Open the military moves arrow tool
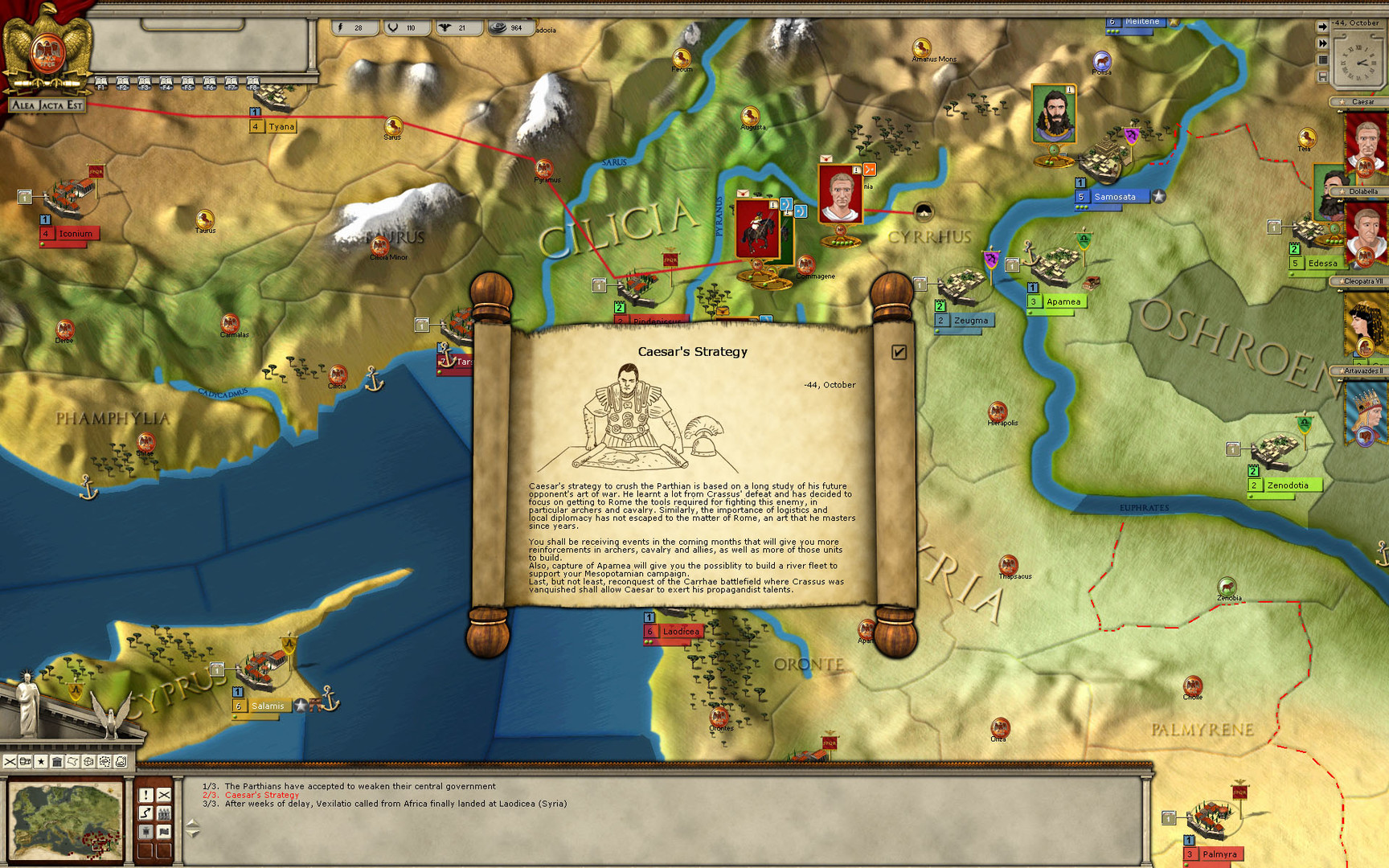Screen dimensions: 1389x868 (x=145, y=813)
